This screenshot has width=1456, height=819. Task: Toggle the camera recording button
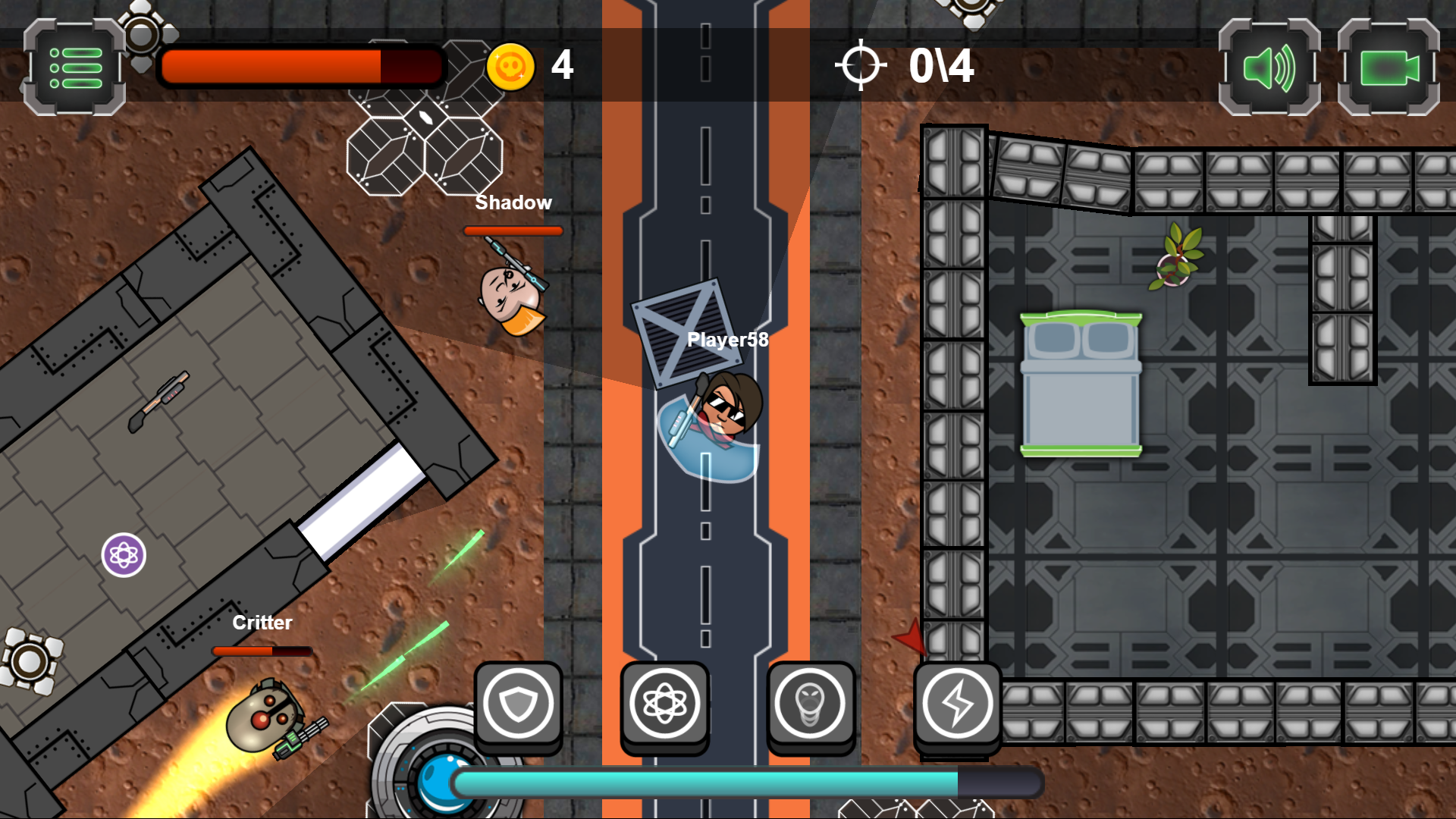point(1388,68)
